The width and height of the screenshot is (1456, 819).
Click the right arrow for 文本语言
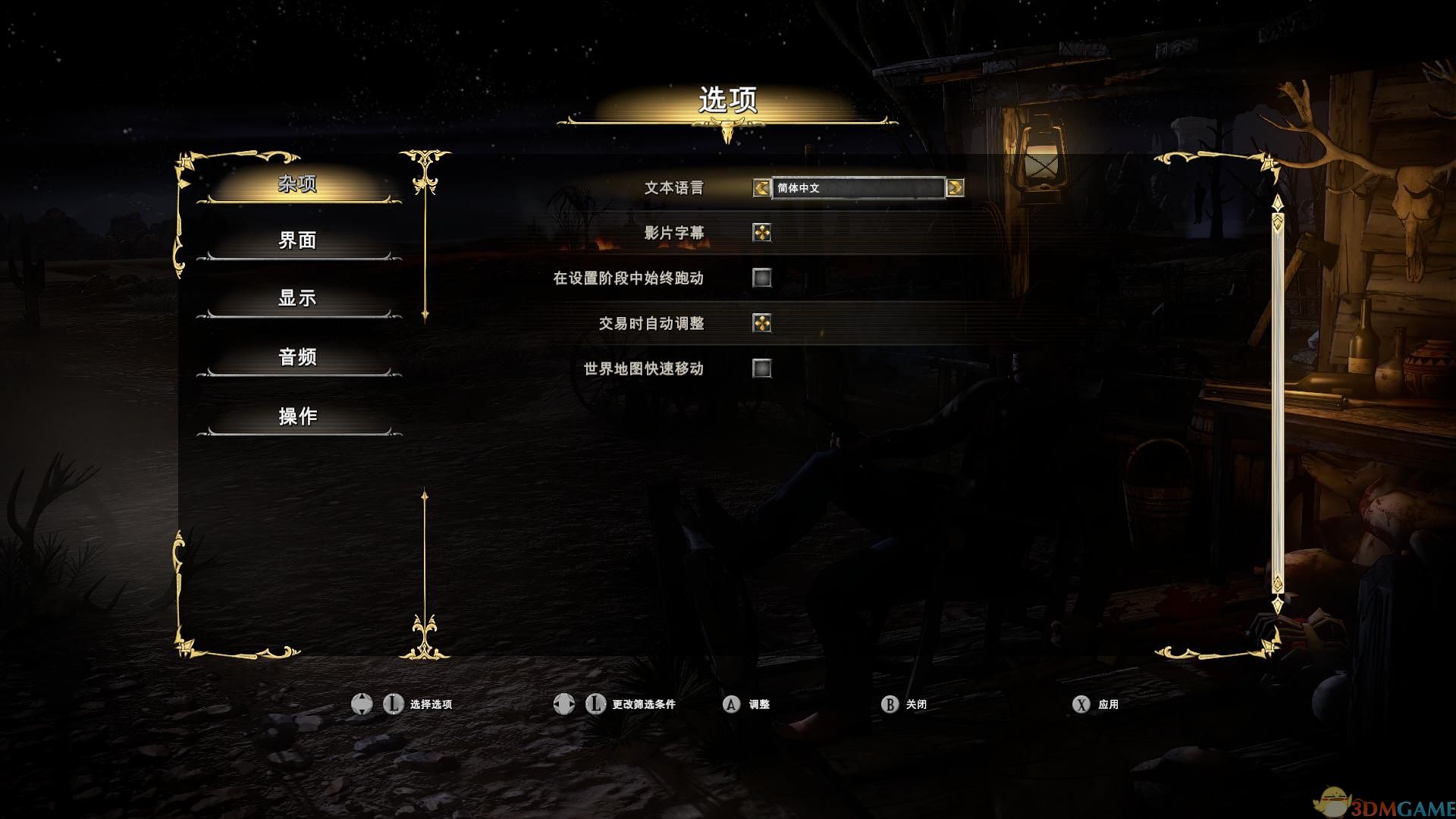[x=955, y=187]
